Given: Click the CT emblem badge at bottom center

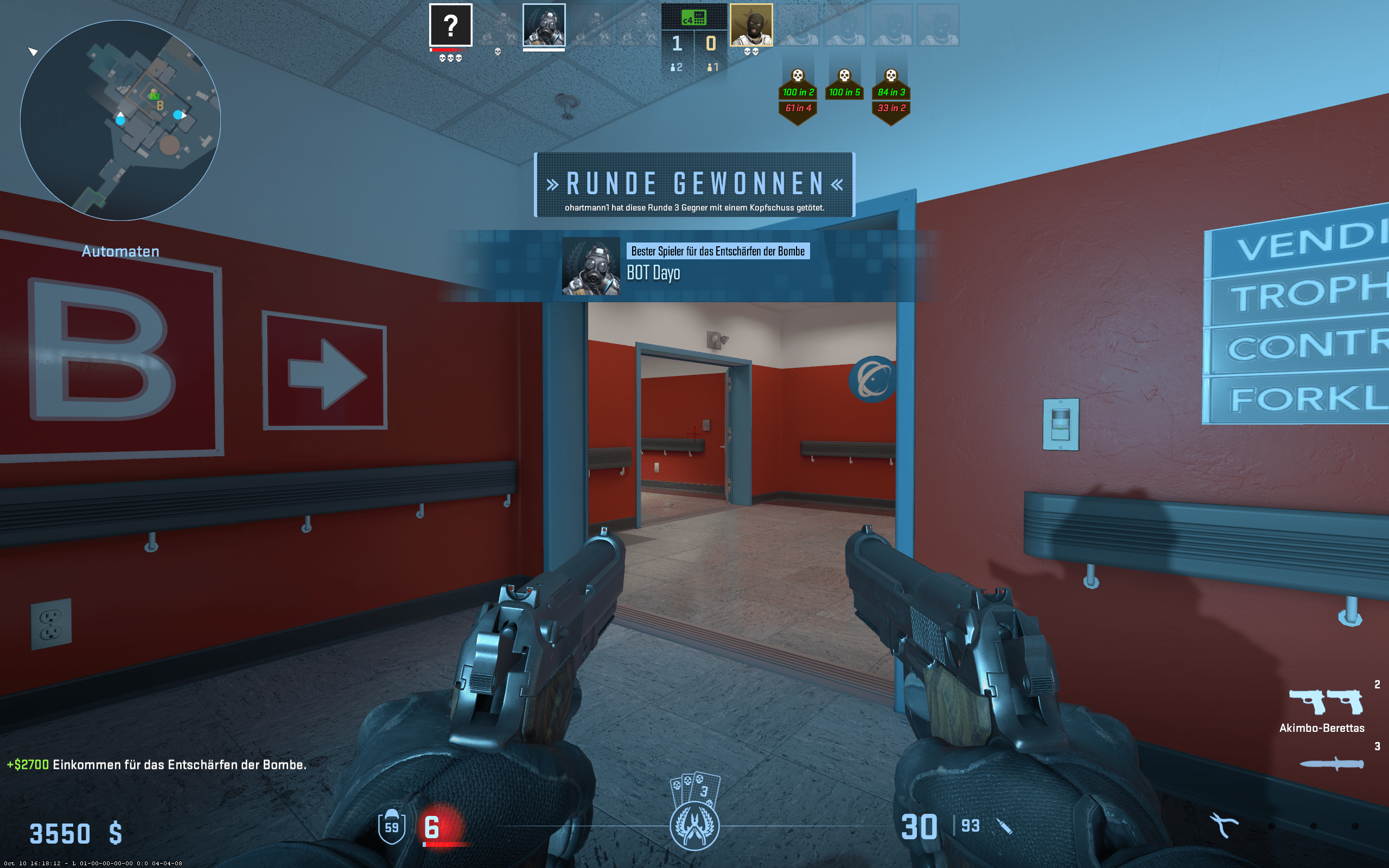Looking at the screenshot, I should (694, 826).
